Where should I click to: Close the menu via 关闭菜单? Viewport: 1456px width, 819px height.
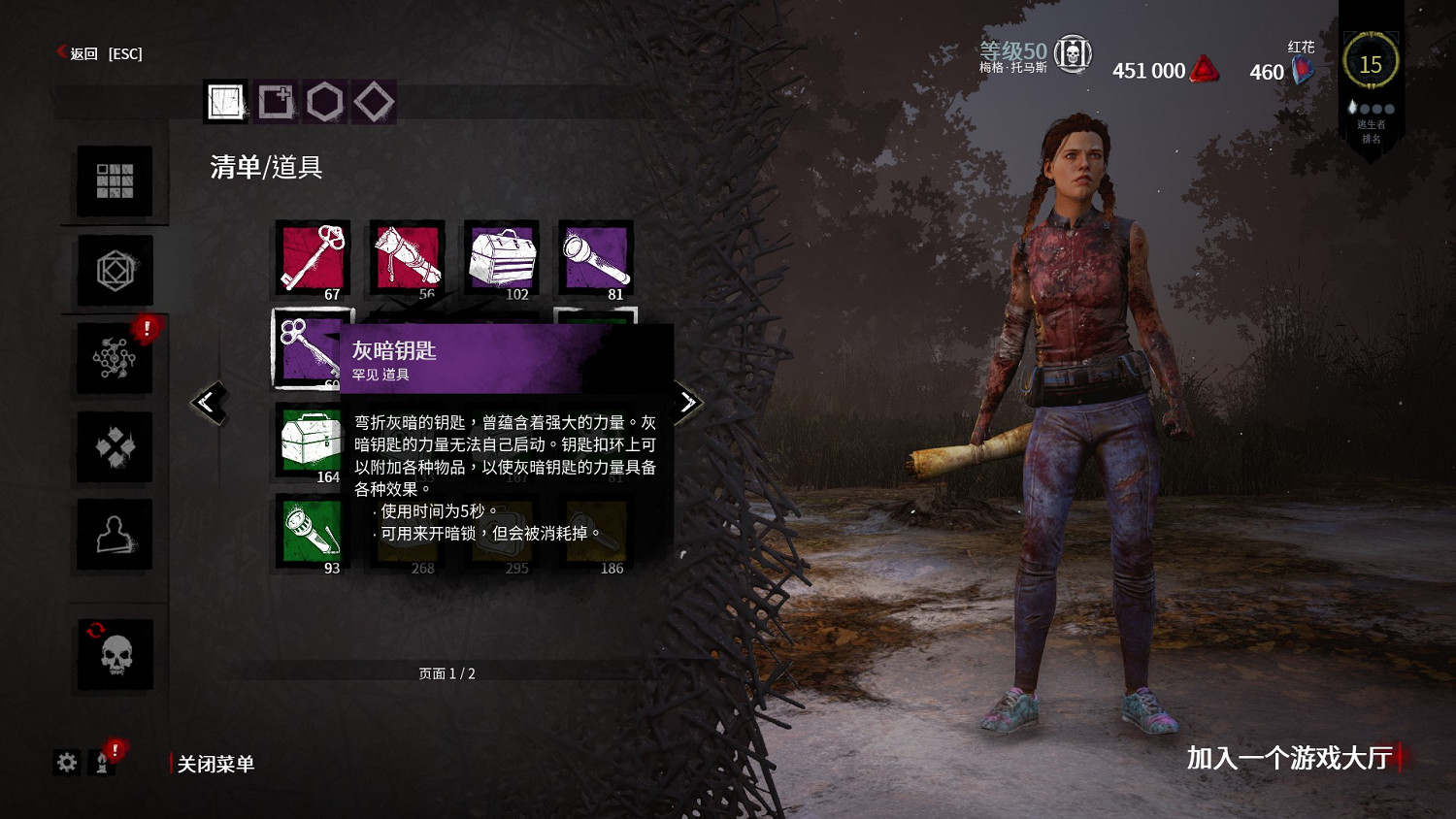click(x=215, y=764)
